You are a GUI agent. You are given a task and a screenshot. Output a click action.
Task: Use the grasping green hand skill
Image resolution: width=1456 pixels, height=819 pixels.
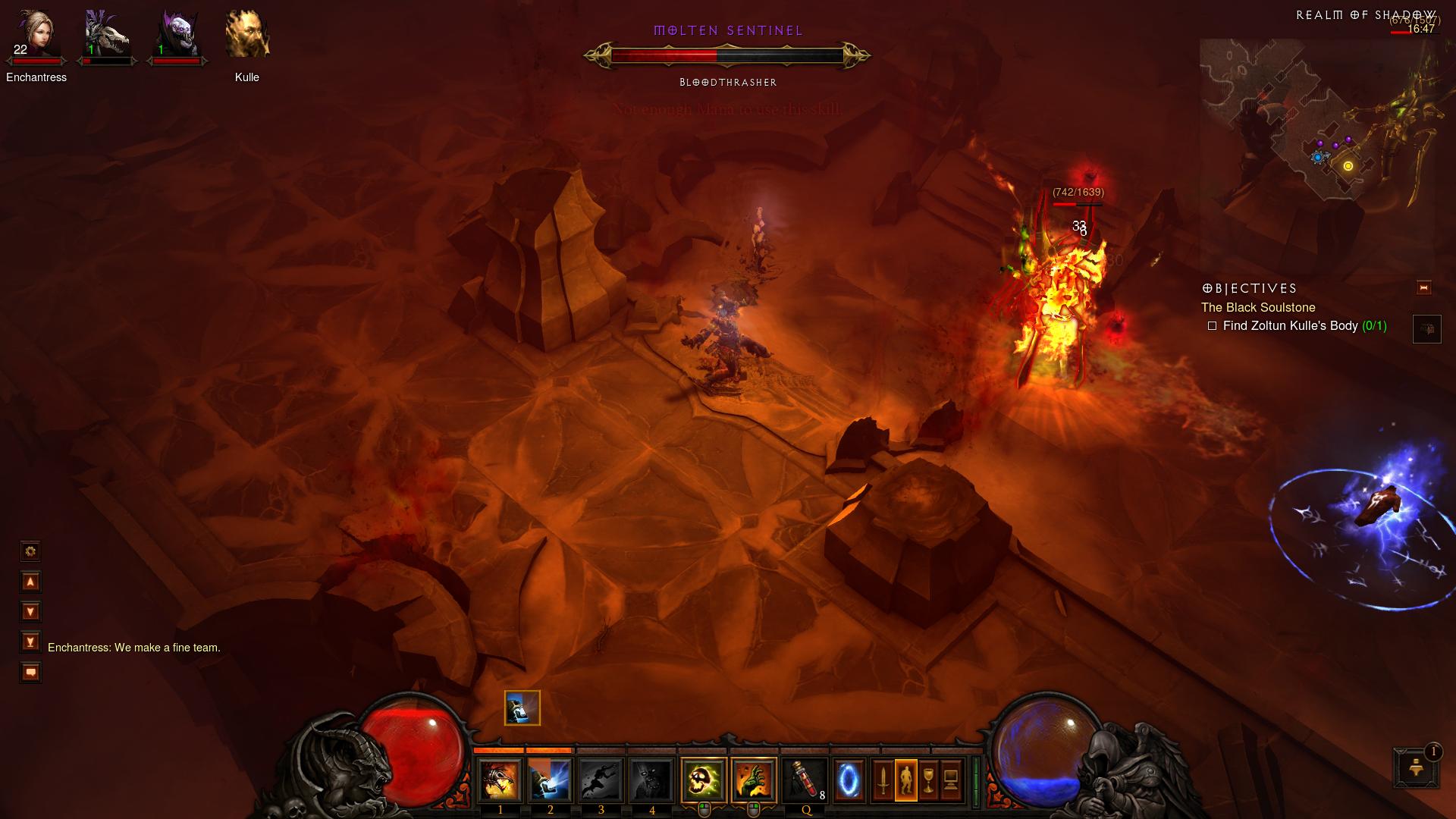pos(754,780)
